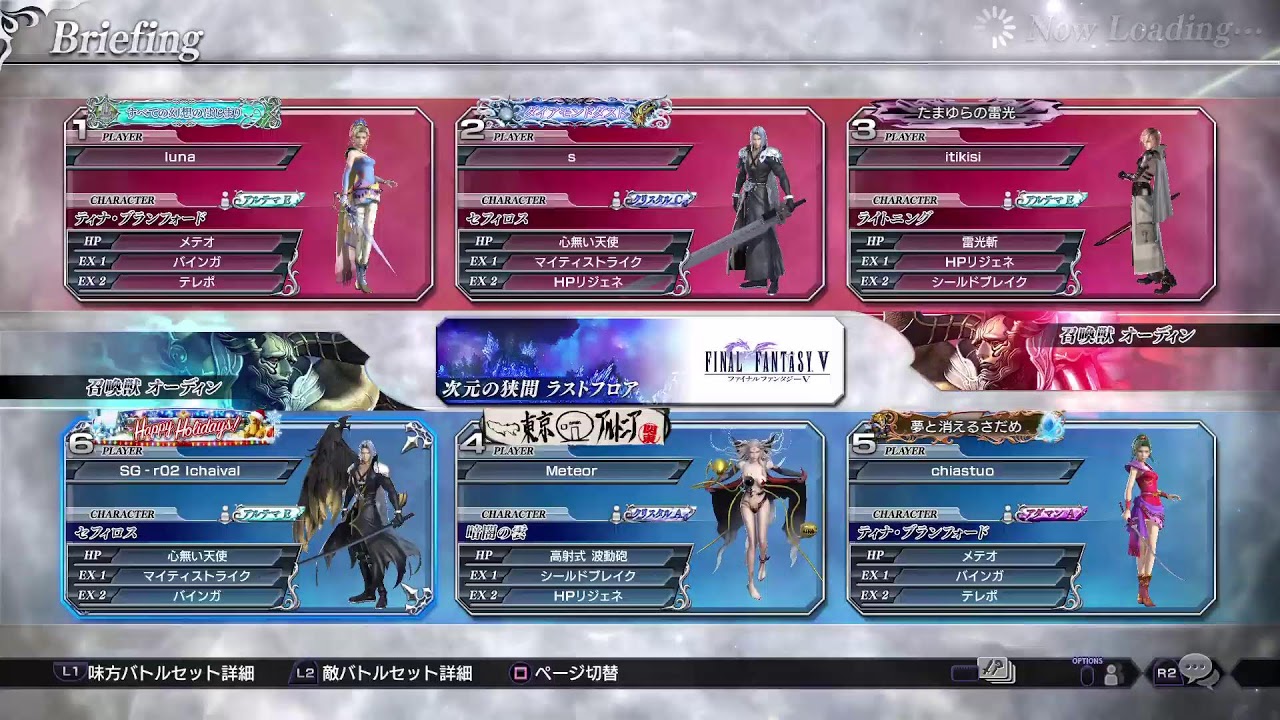Open the speech bubble chat icon
Screen dimensions: 1280x720
coord(1195,672)
